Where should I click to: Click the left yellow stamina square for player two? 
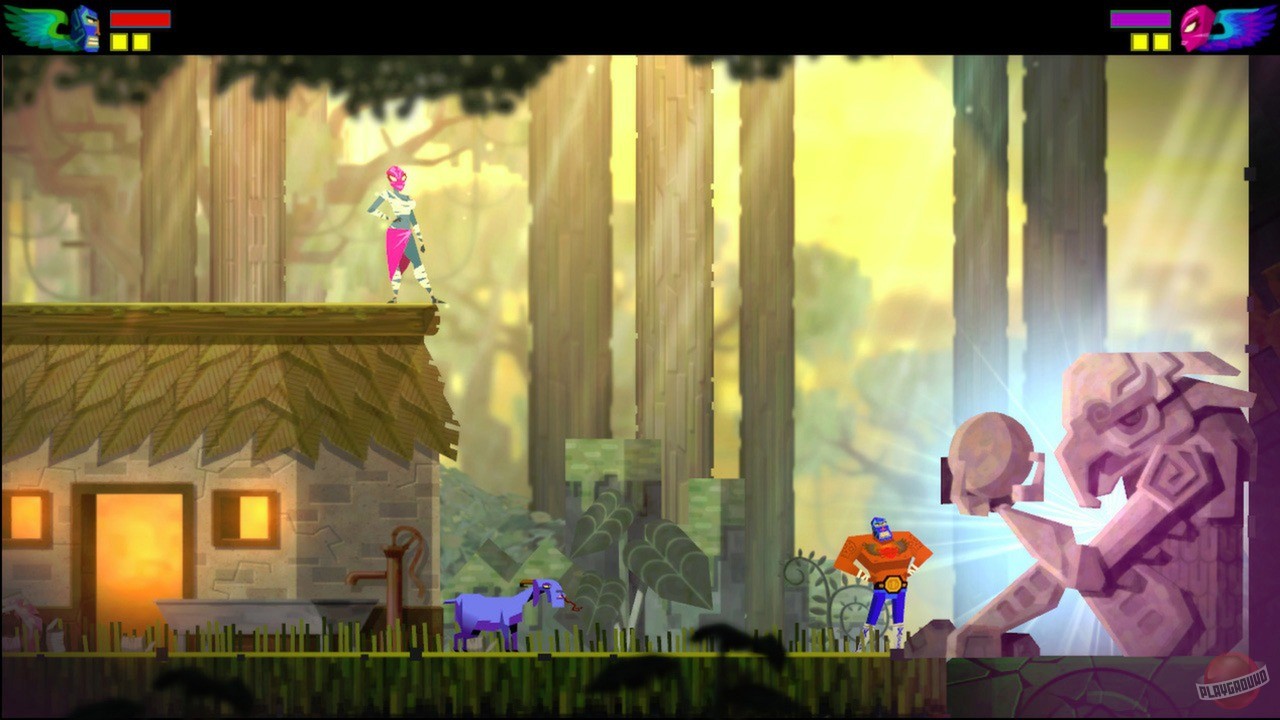coord(1140,43)
